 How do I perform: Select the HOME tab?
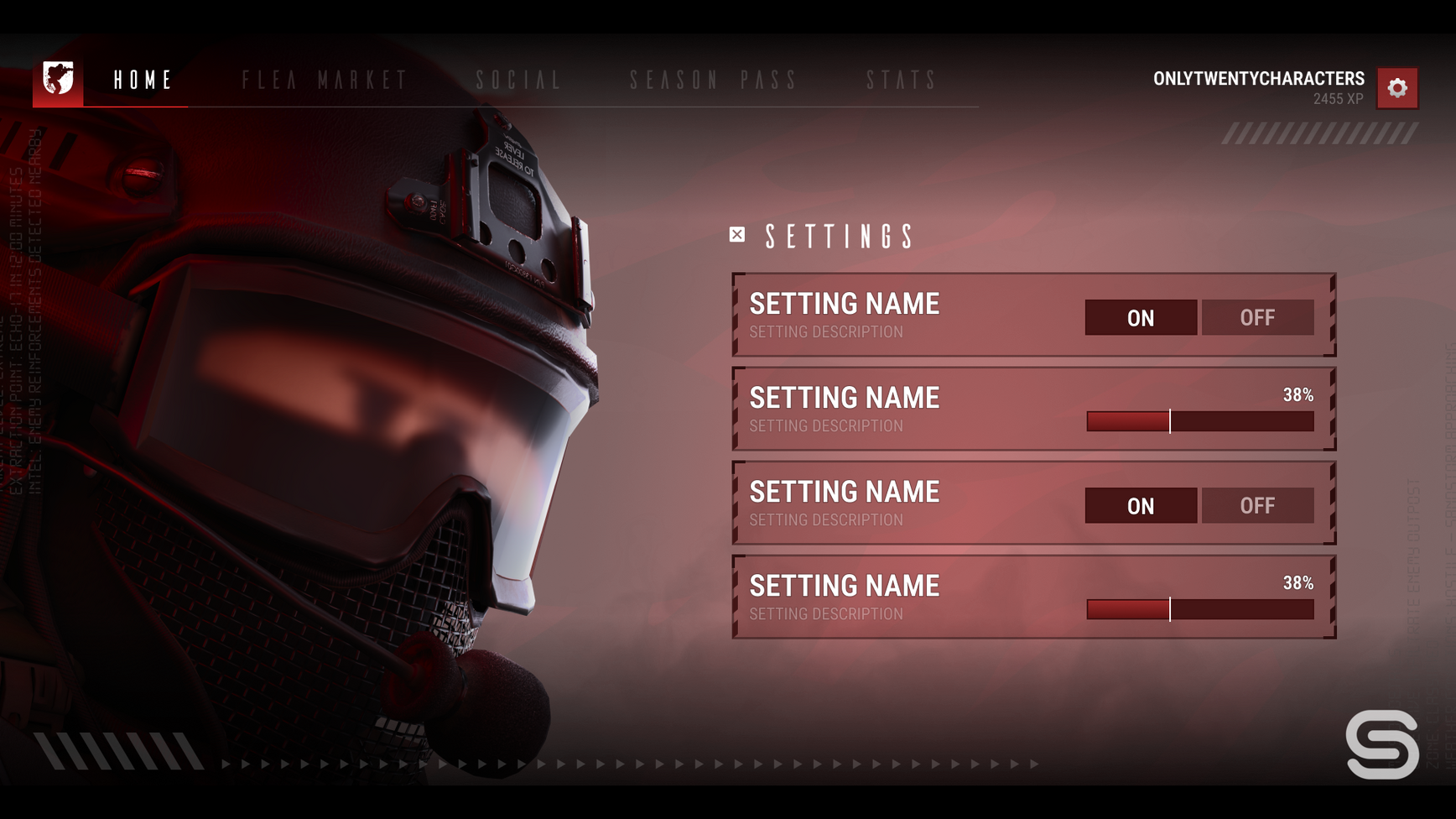pos(141,81)
